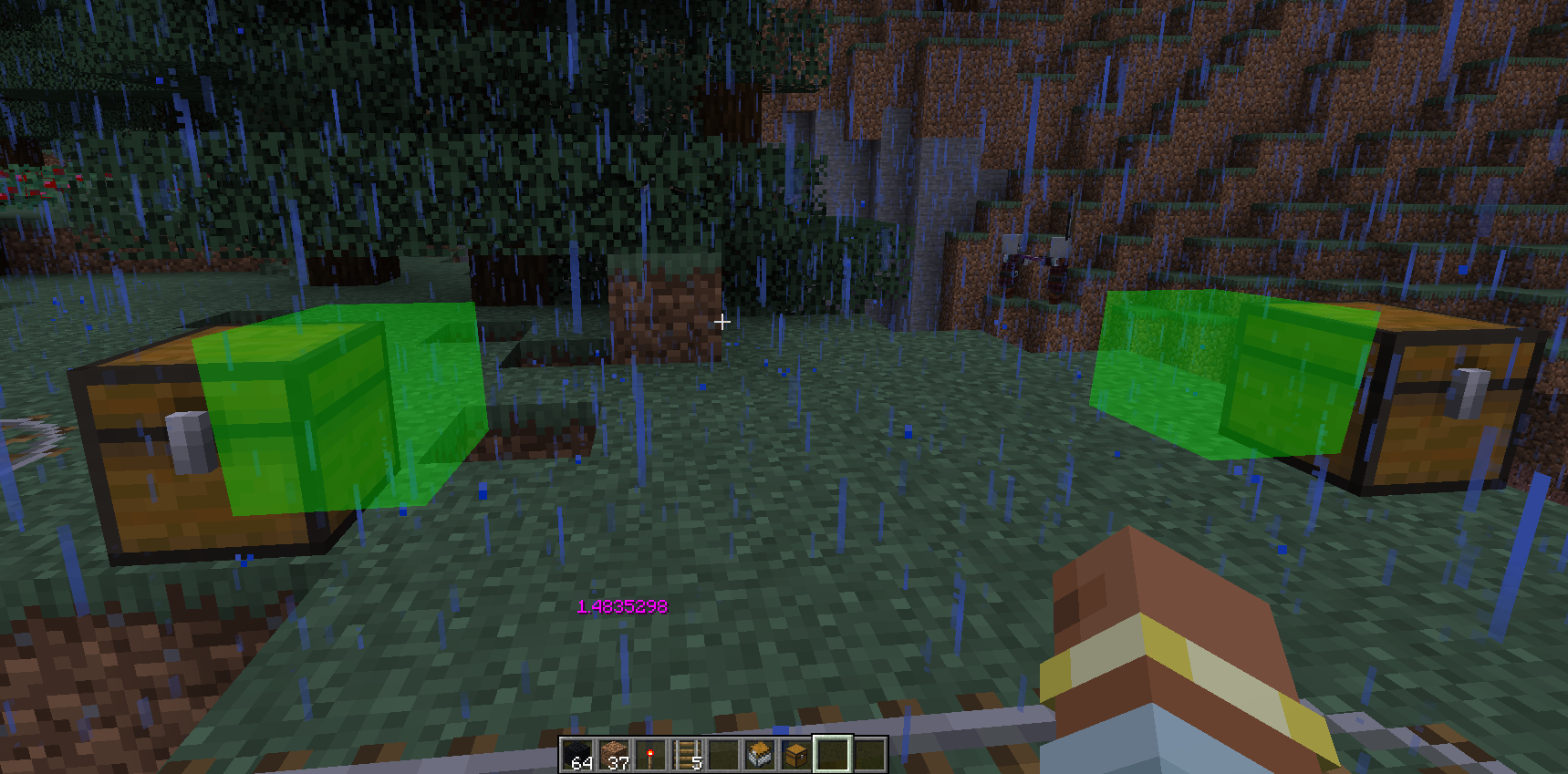Select the ladder stack of 5
Screen dimensions: 1568x774
point(687,755)
